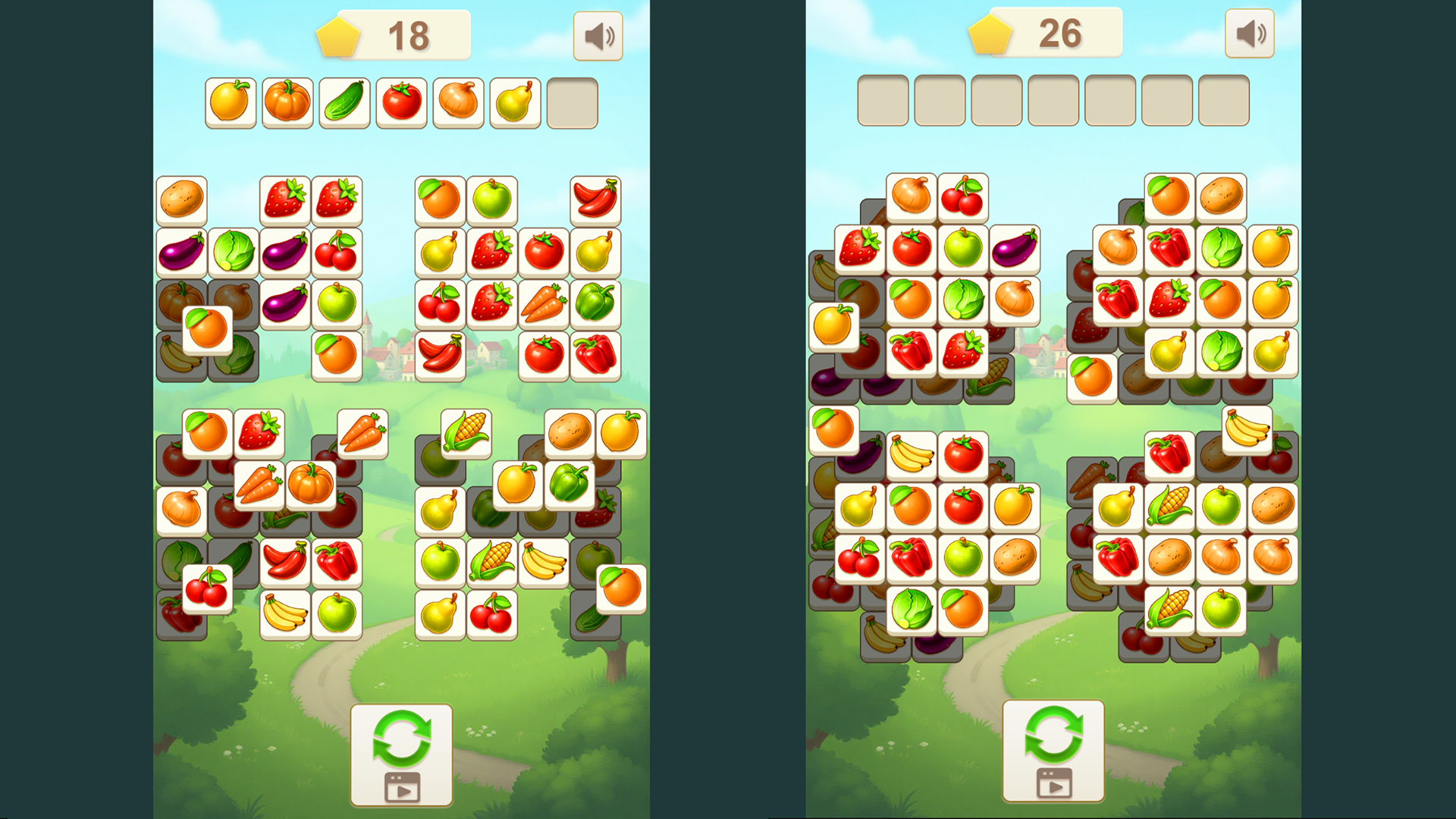The height and width of the screenshot is (819, 1456).
Task: Click the empty seventh slot in the left tray
Action: coord(573,102)
